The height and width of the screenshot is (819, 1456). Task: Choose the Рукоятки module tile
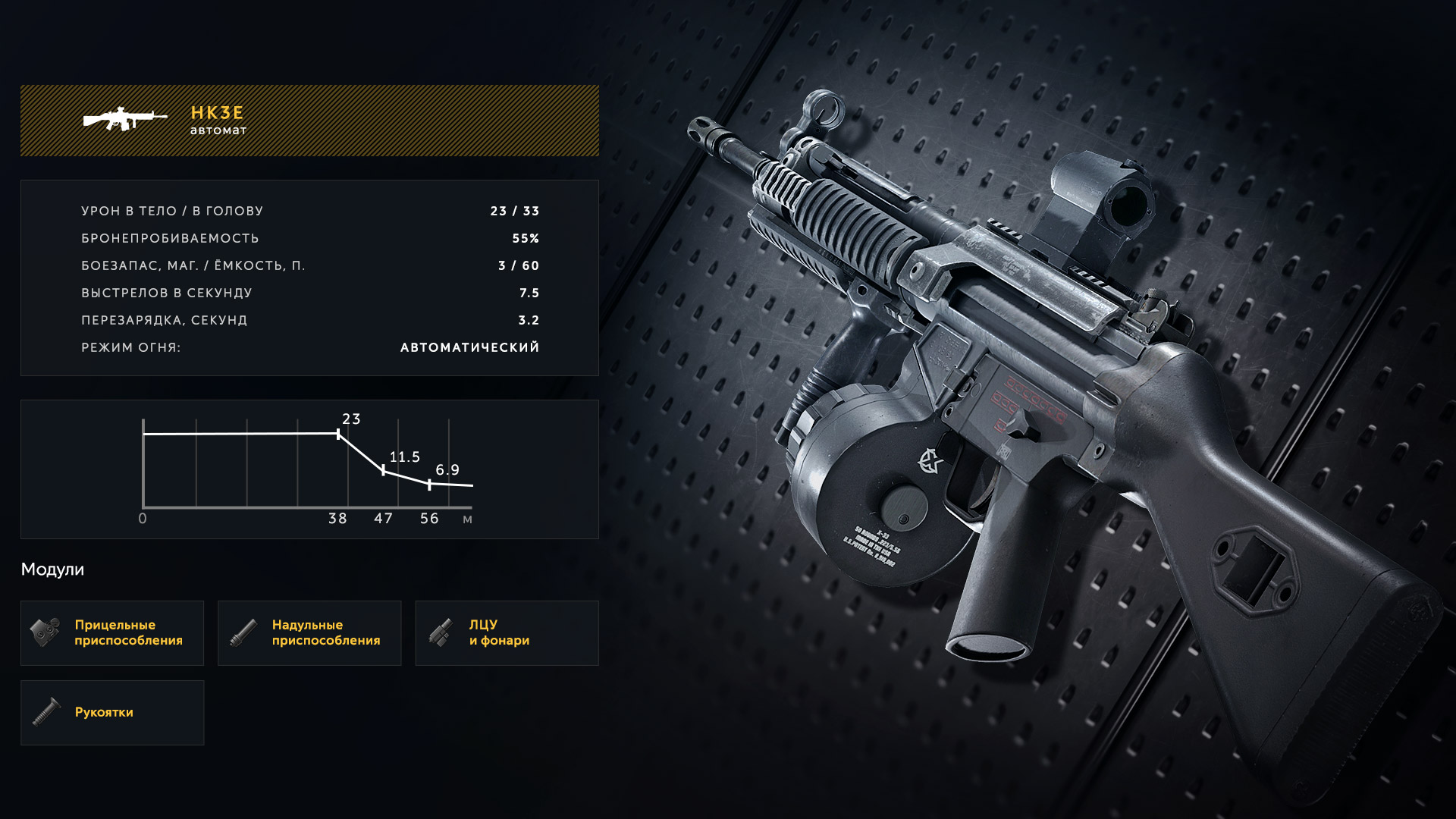click(x=112, y=713)
